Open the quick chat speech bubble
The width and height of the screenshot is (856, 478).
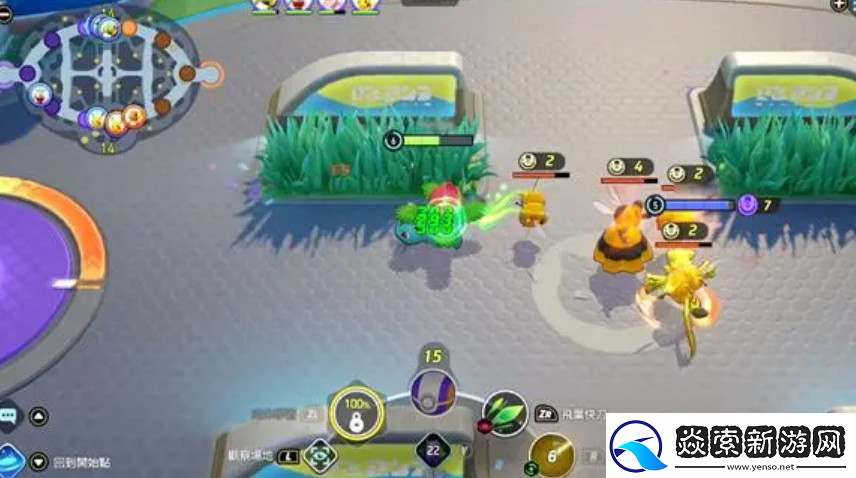point(9,415)
